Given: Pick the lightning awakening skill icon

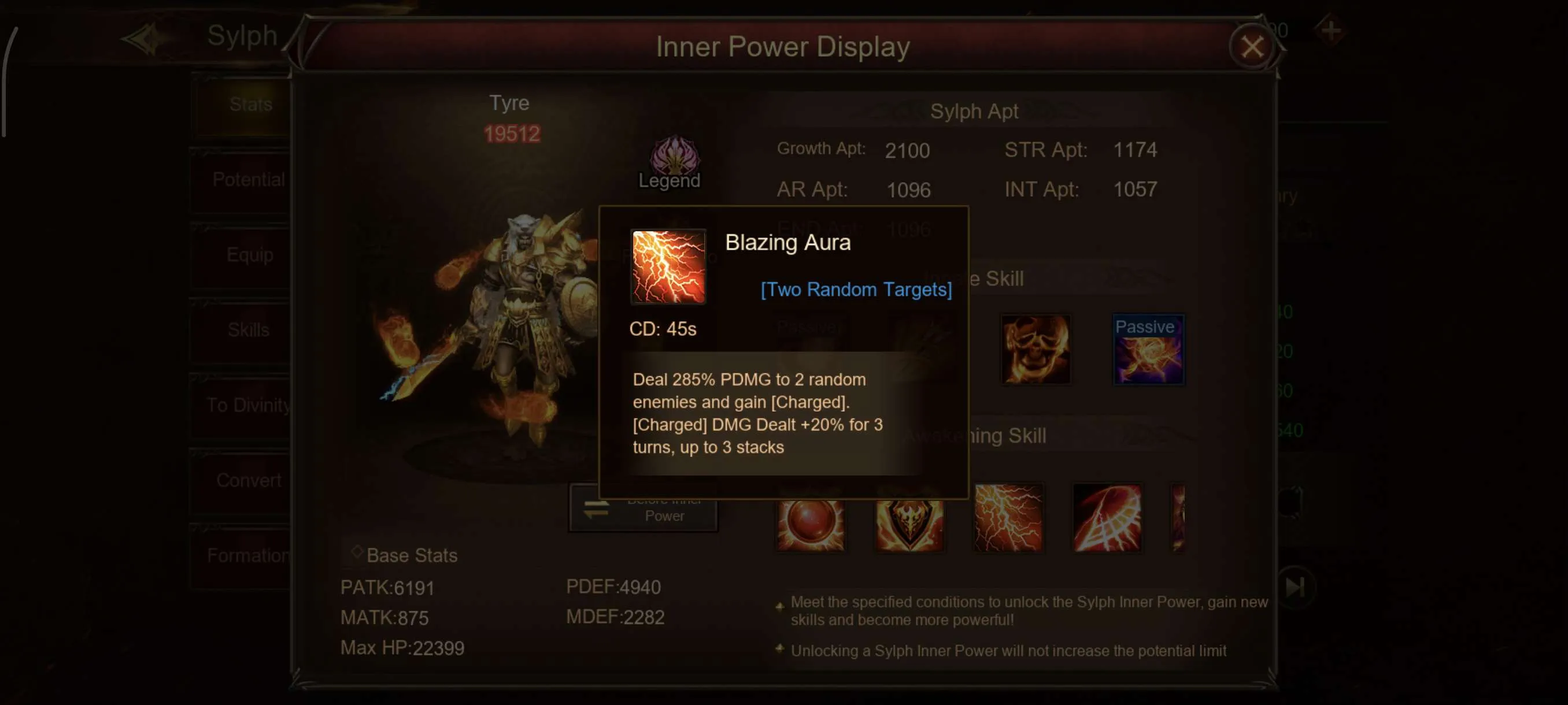Looking at the screenshot, I should tap(1008, 518).
